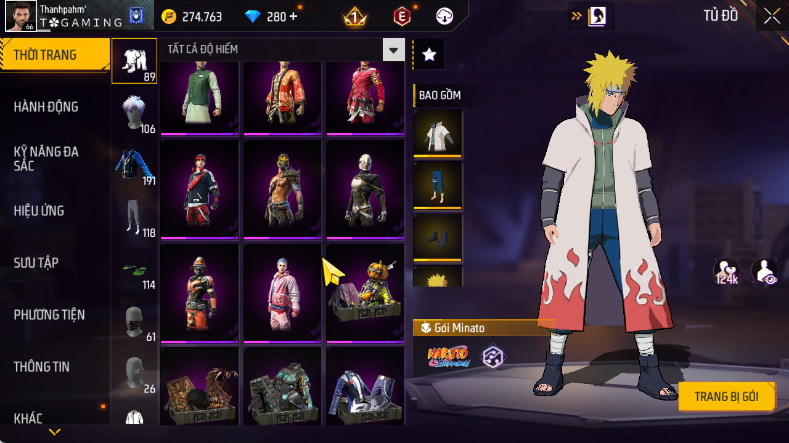The height and width of the screenshot is (443, 789).
Task: Open the rarity filter dropdown
Action: click(394, 50)
